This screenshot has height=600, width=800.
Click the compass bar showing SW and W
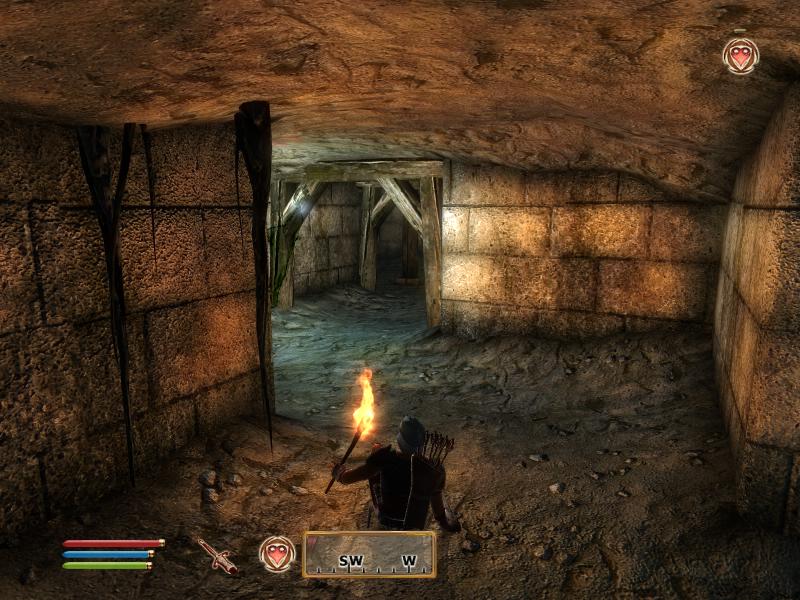pyautogui.click(x=369, y=555)
